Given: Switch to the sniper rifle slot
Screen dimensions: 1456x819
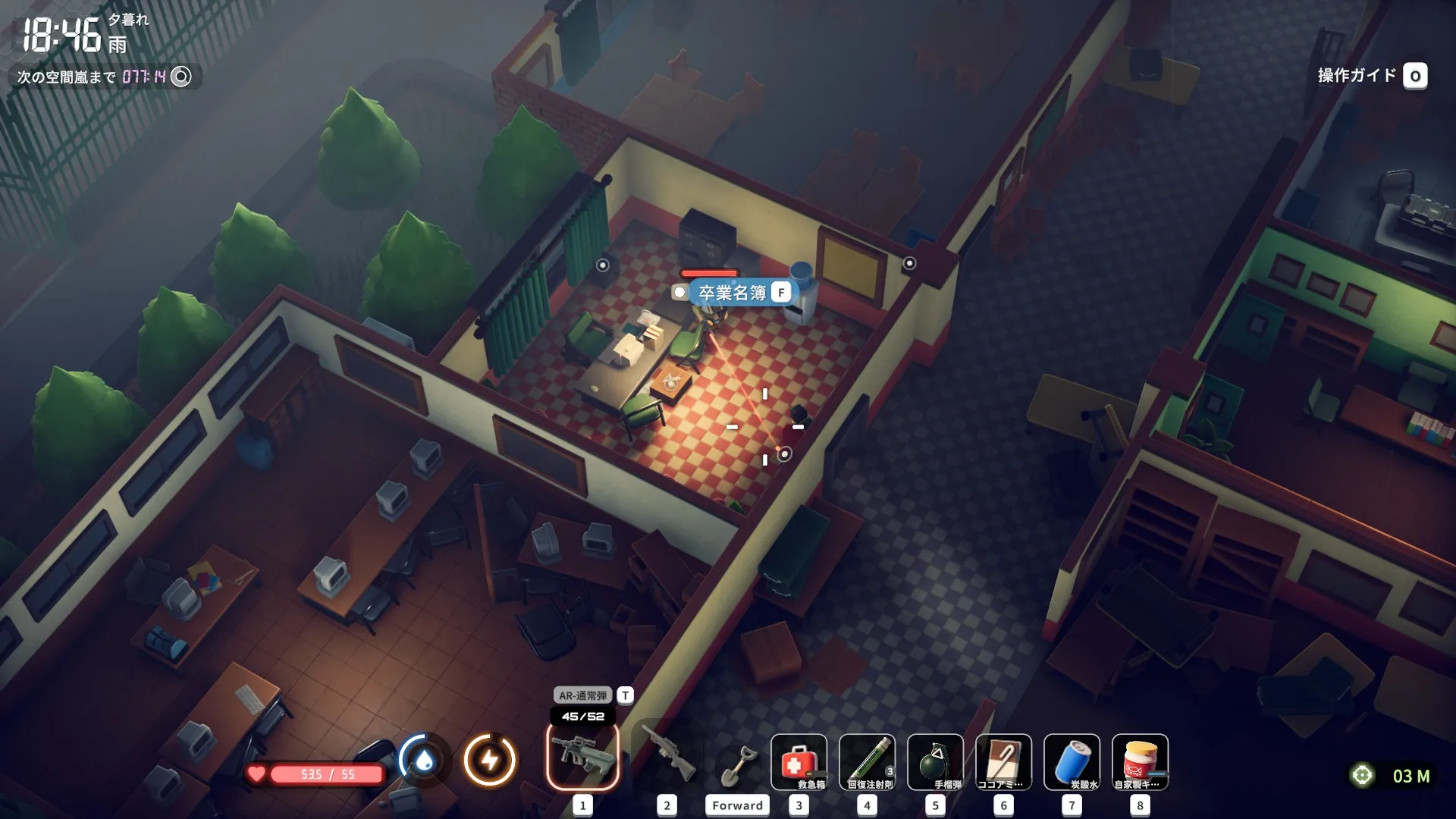Looking at the screenshot, I should (667, 757).
